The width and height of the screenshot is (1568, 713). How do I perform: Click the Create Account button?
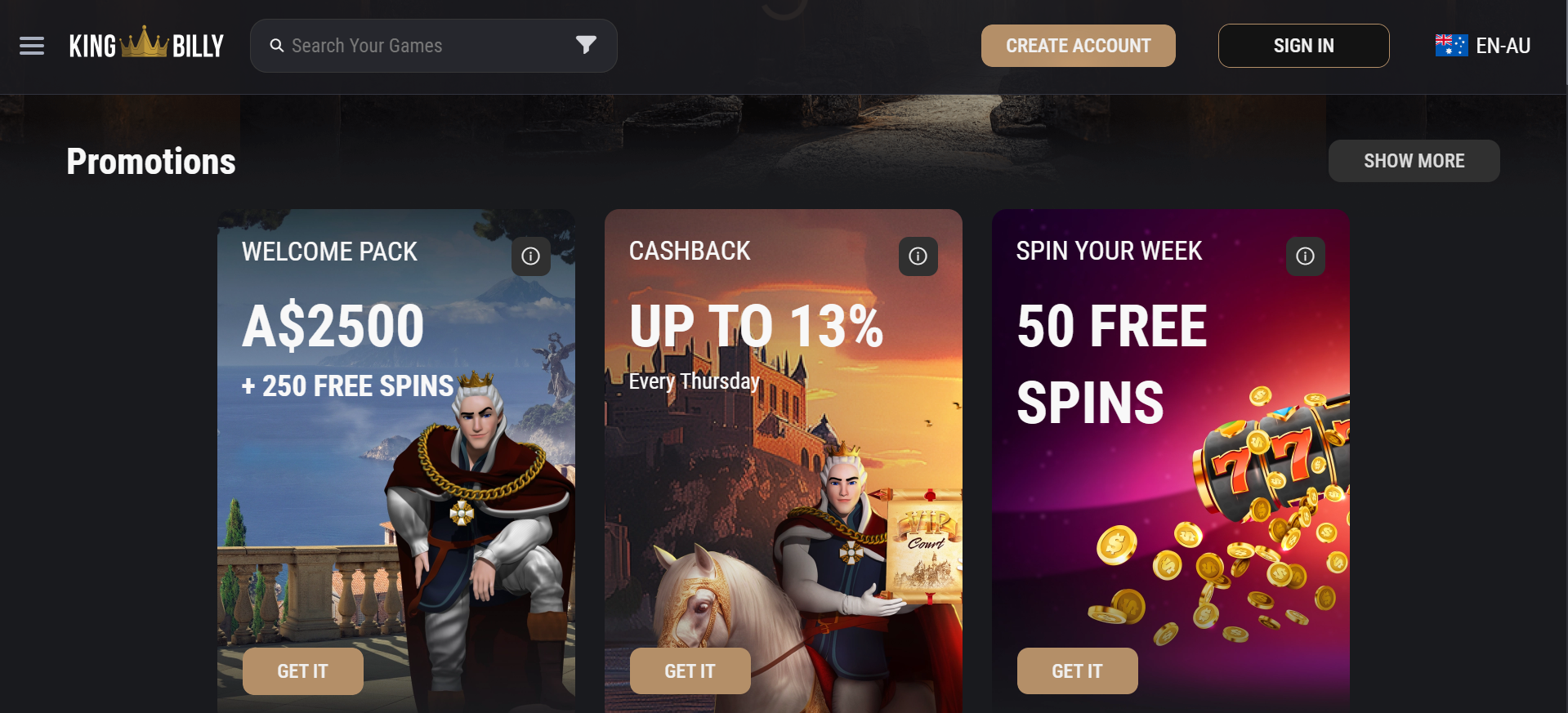[1078, 46]
